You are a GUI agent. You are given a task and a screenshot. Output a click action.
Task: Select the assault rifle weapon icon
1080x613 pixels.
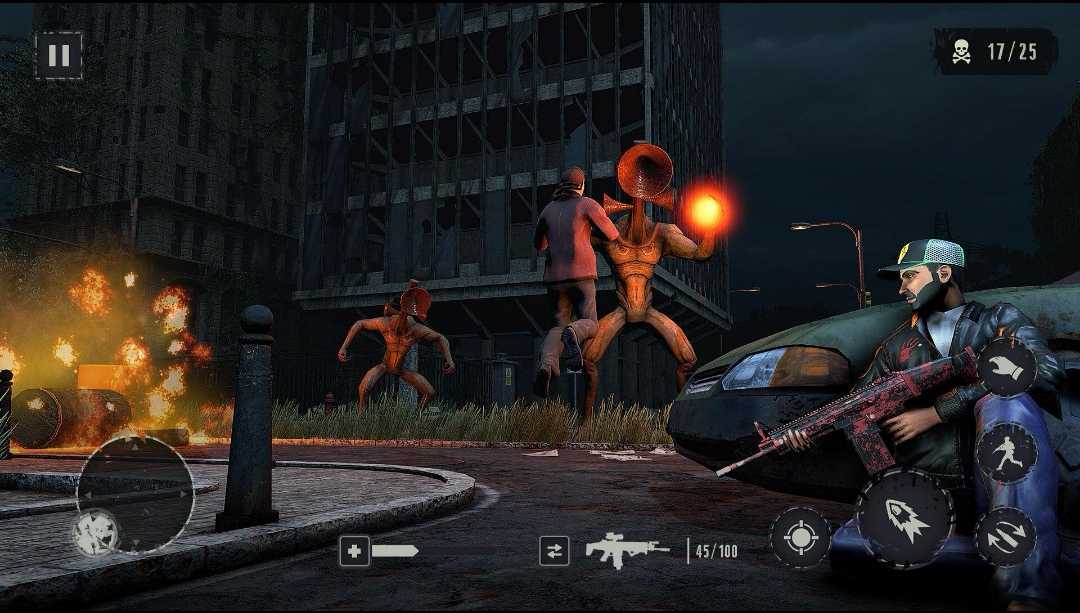click(x=627, y=550)
